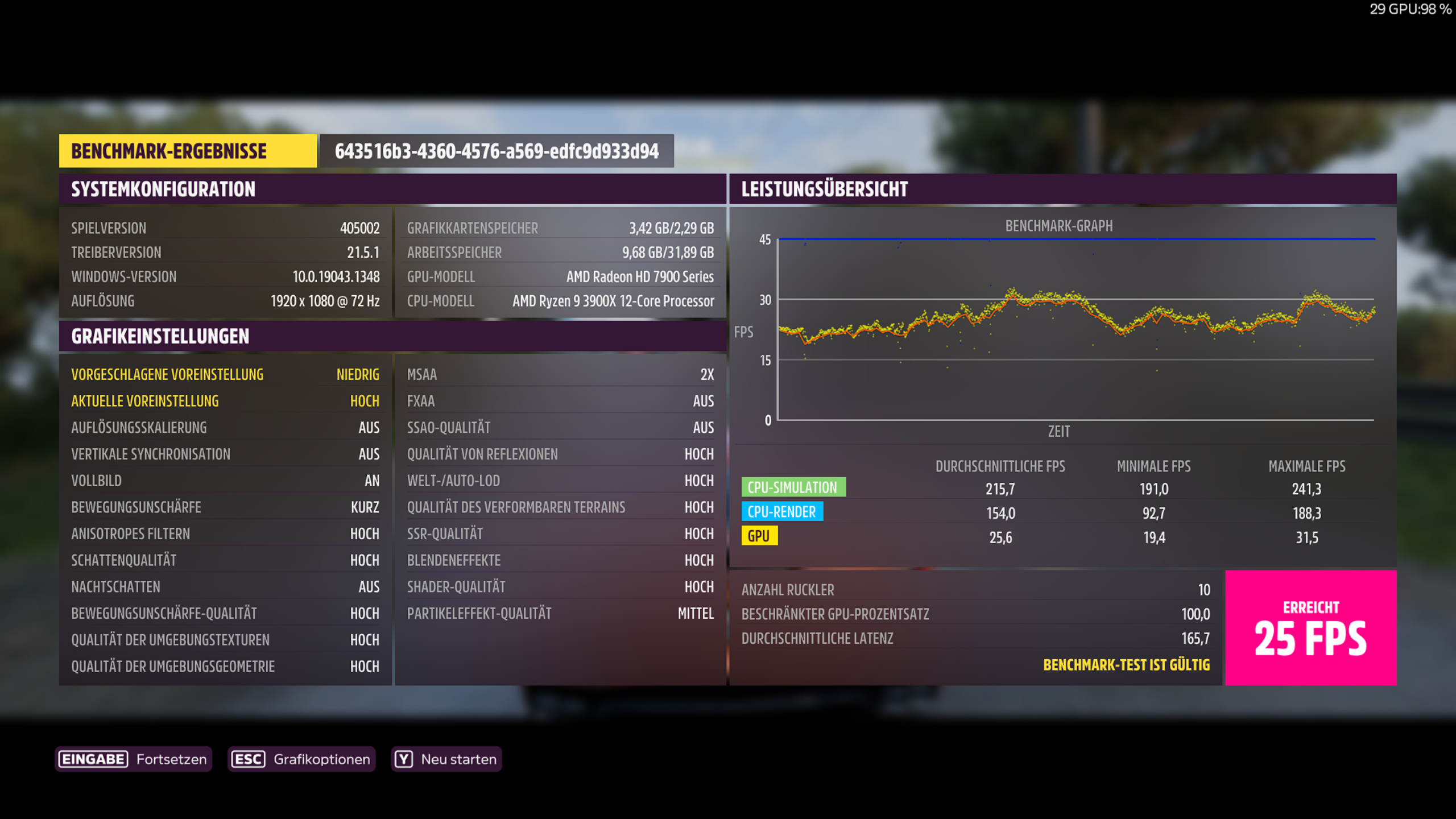
Task: Click the ESC key icon
Action: (x=248, y=759)
